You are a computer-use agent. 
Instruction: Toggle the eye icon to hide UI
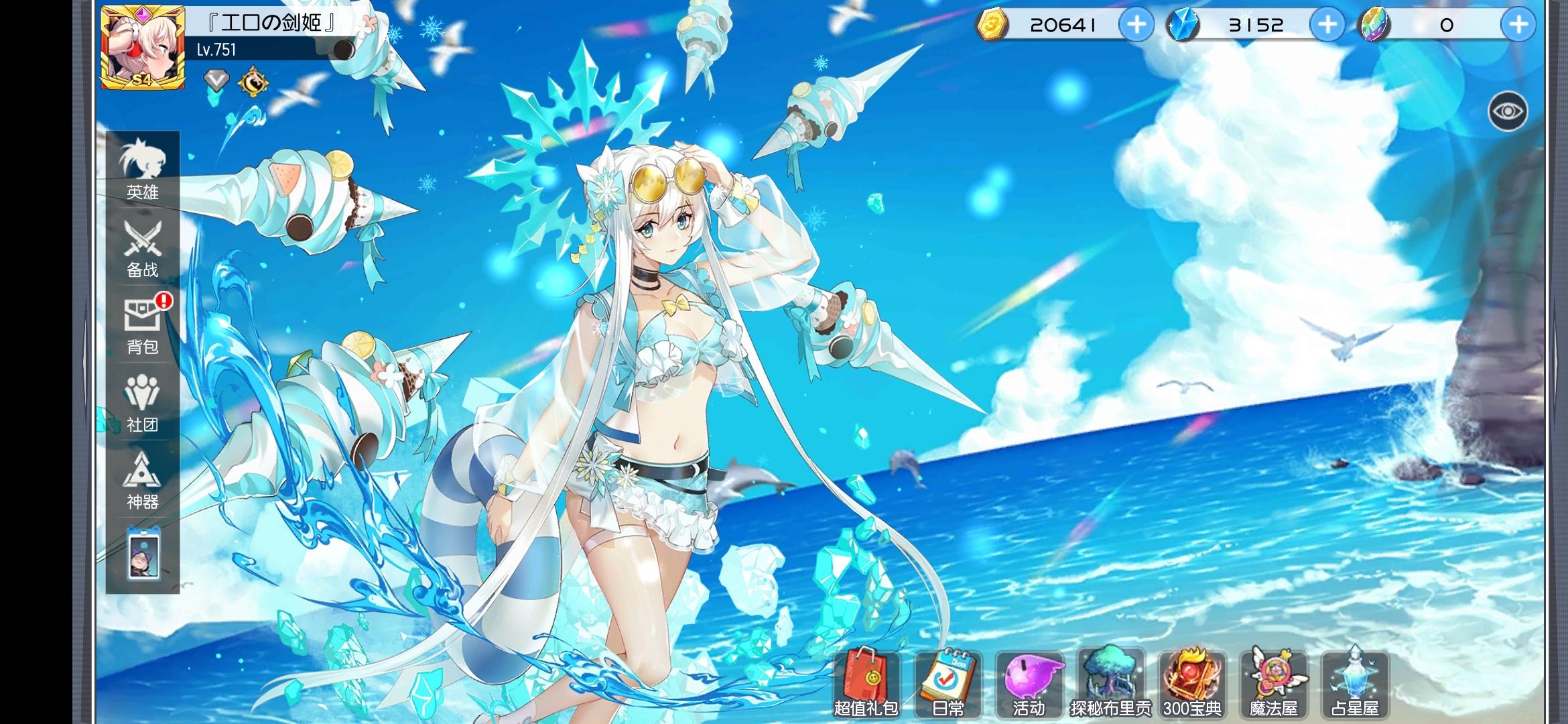(1508, 111)
